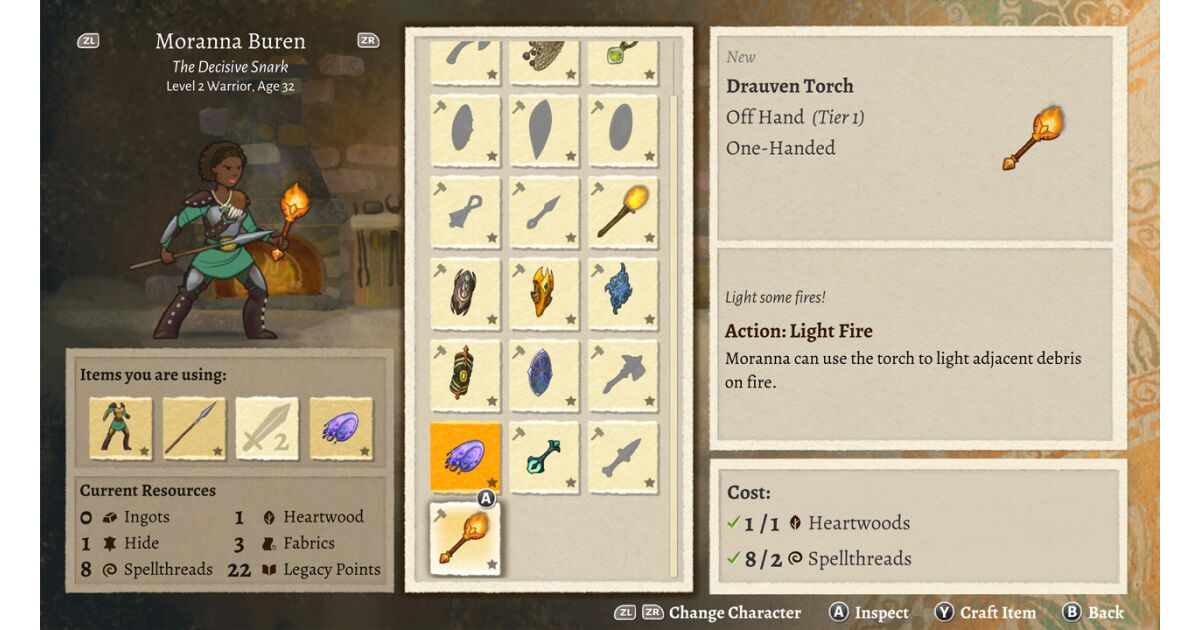Click the equipped green armor slot

(121, 429)
